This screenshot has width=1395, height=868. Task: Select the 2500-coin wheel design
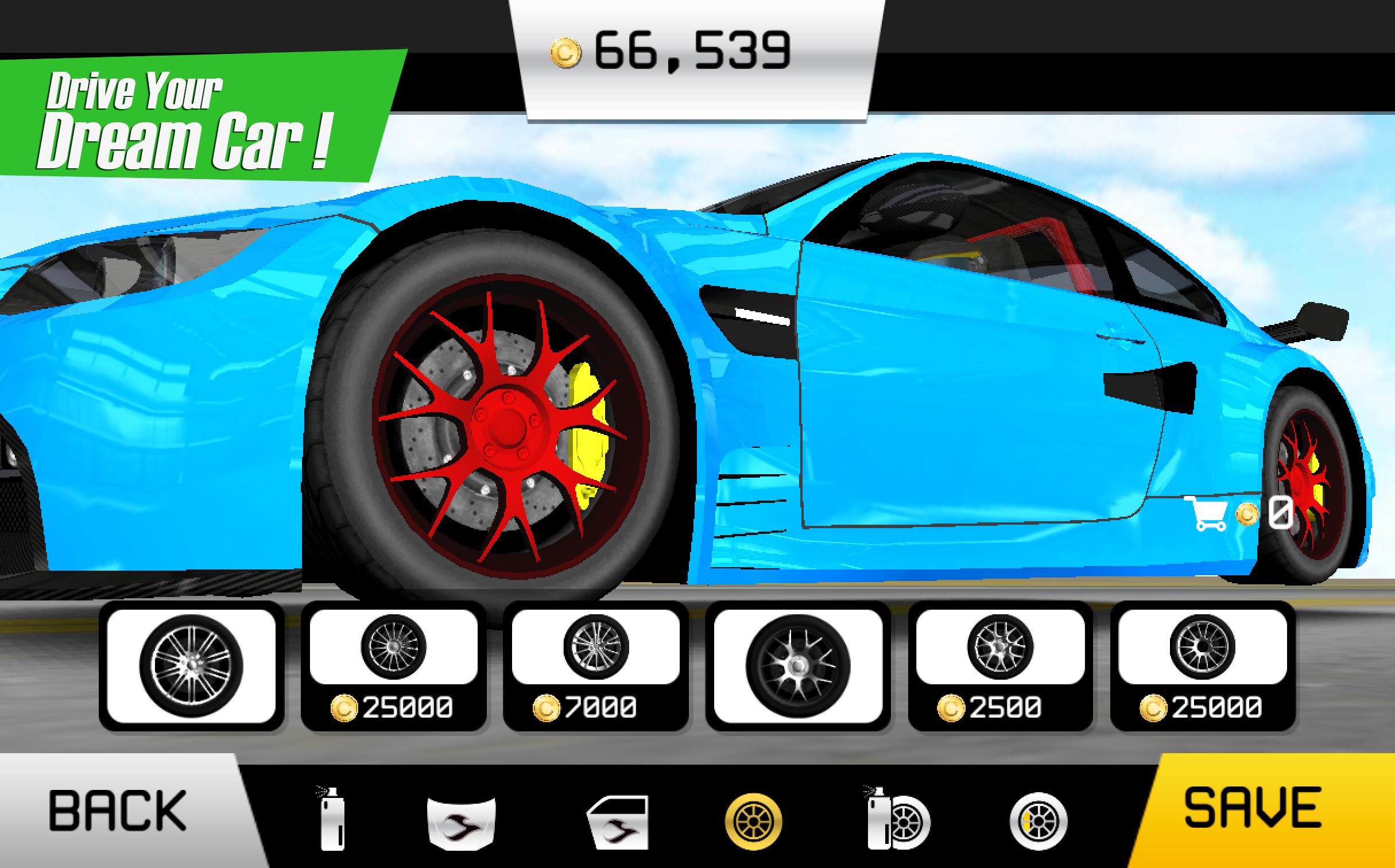click(1002, 649)
